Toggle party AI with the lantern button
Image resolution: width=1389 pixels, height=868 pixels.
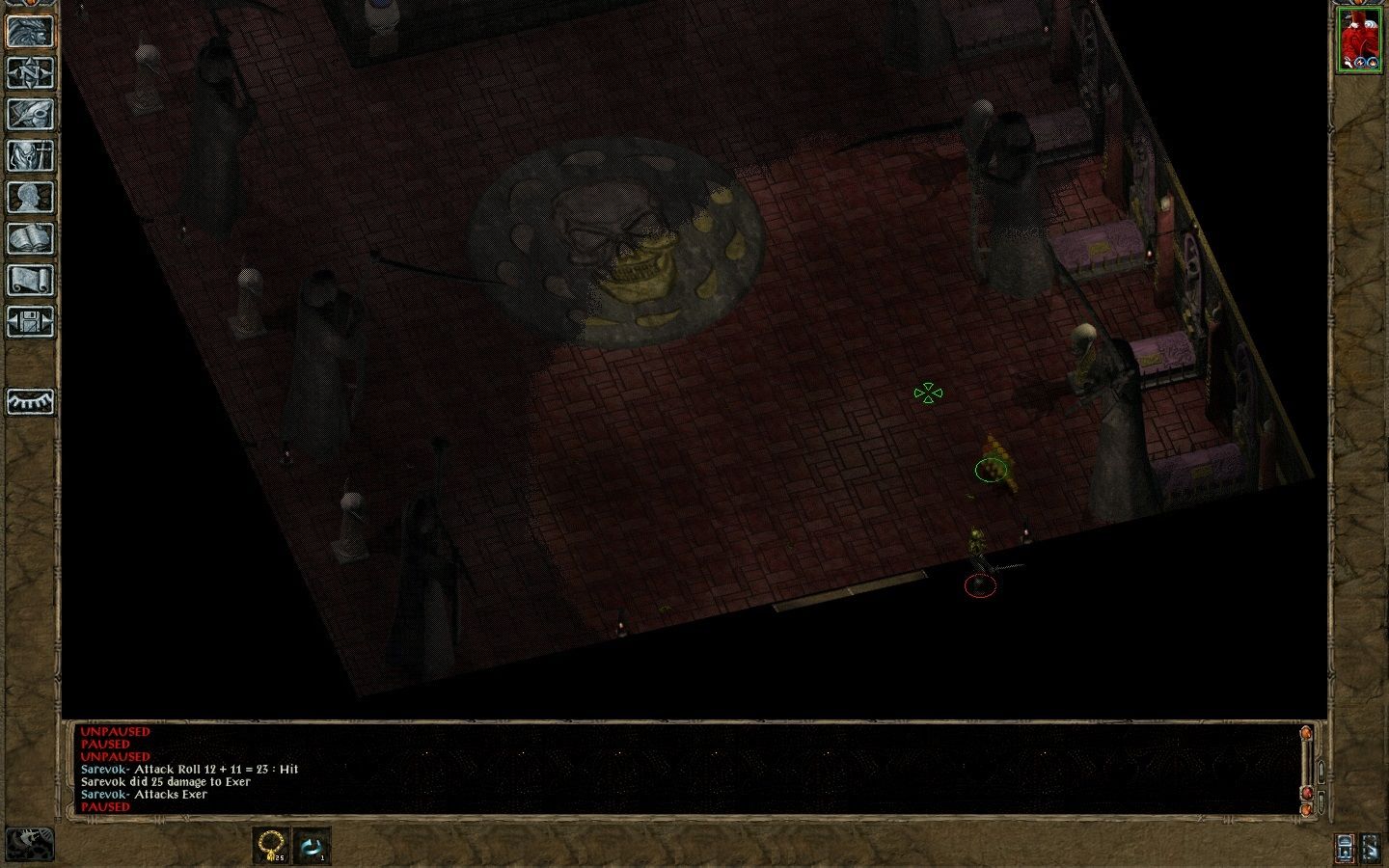(1344, 847)
